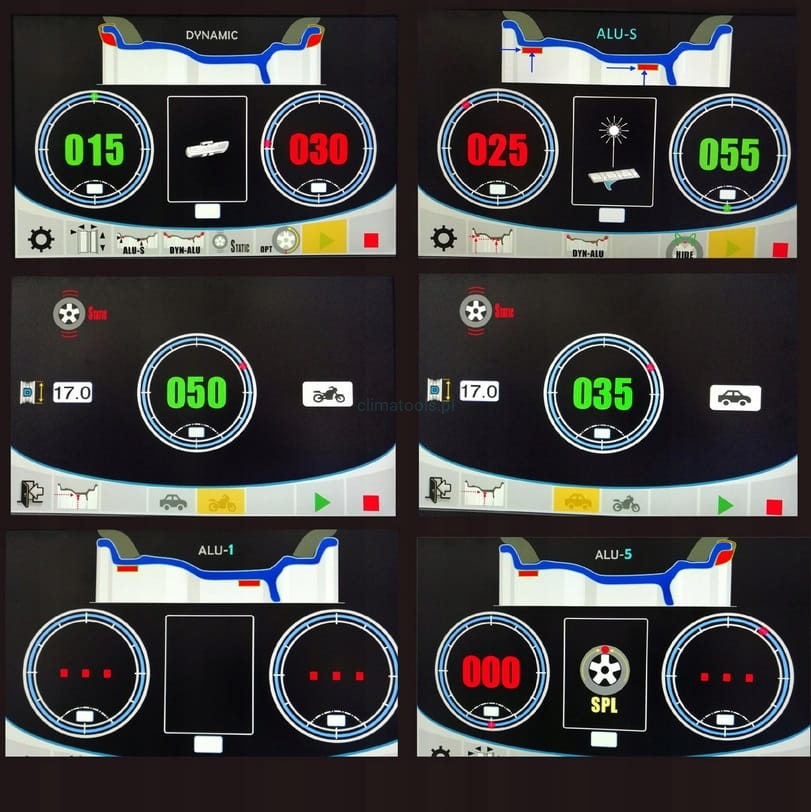811x812 pixels.
Task: Click the HIDE button on the ALU-S screen
Action: click(x=686, y=245)
